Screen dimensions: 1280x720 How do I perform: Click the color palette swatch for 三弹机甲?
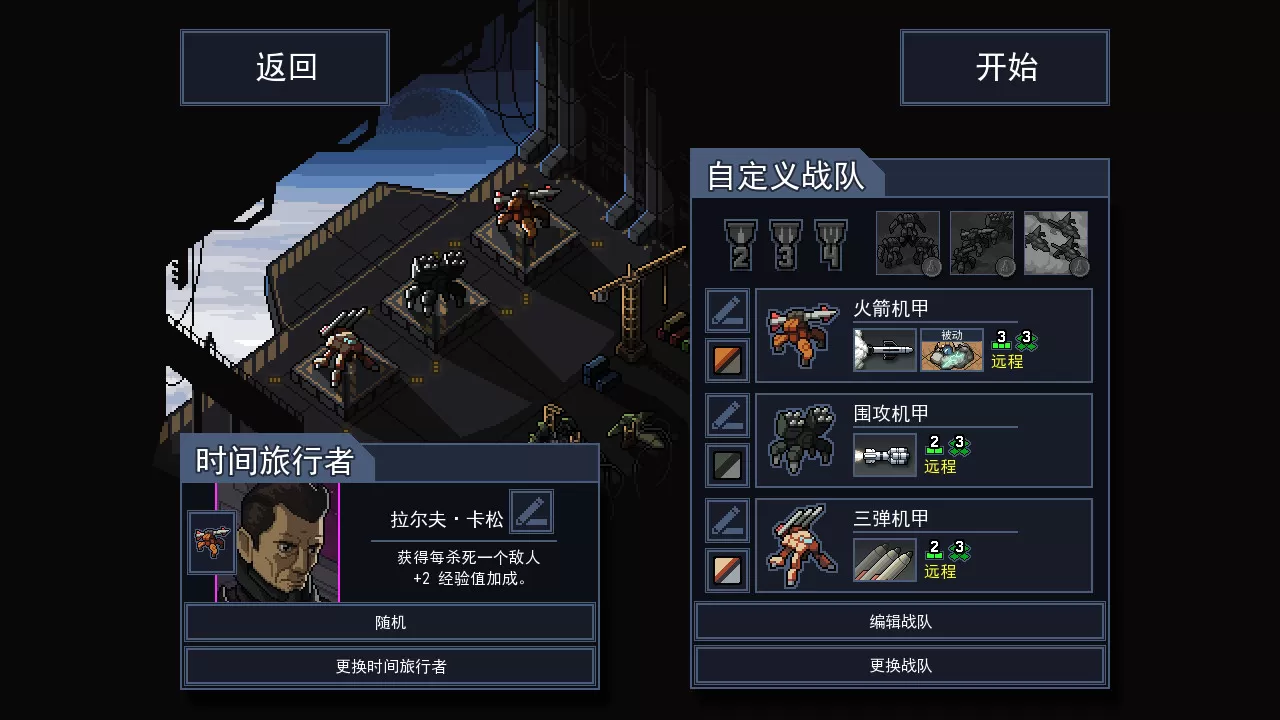pos(727,569)
